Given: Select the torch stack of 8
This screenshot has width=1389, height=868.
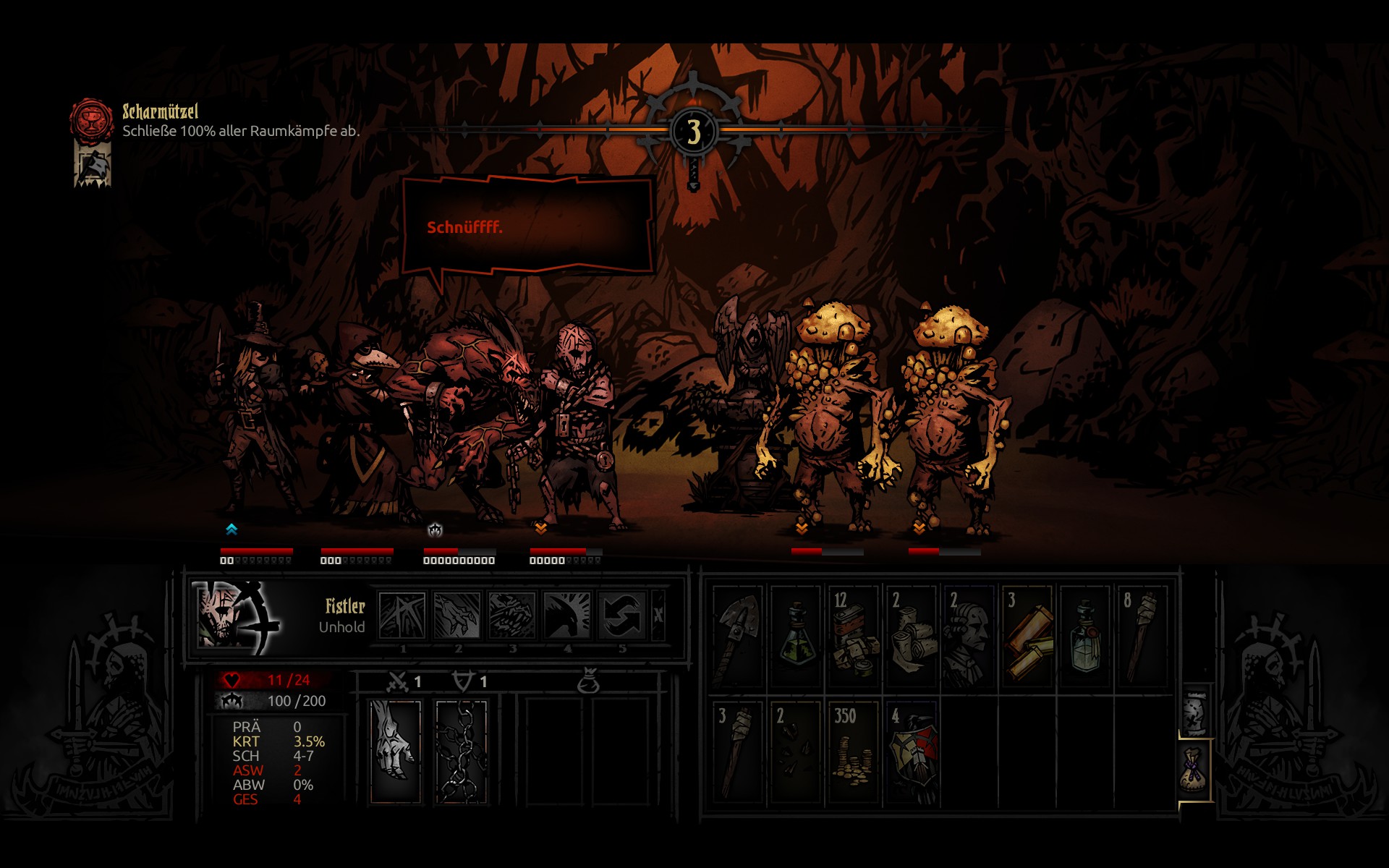Looking at the screenshot, I should click(x=1143, y=637).
